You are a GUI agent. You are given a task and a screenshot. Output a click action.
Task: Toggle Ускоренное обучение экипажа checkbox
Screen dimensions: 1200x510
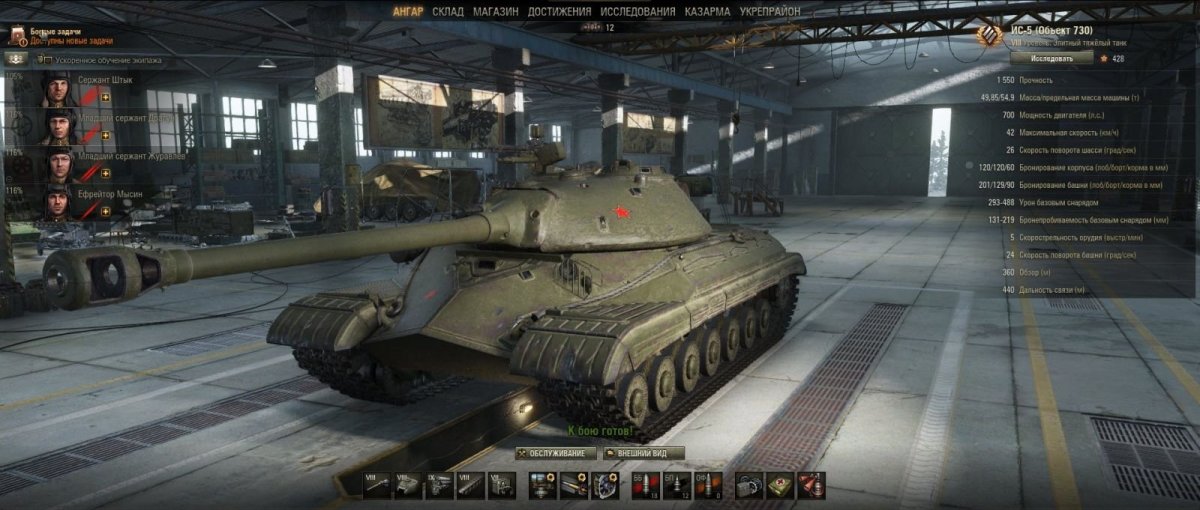43,60
